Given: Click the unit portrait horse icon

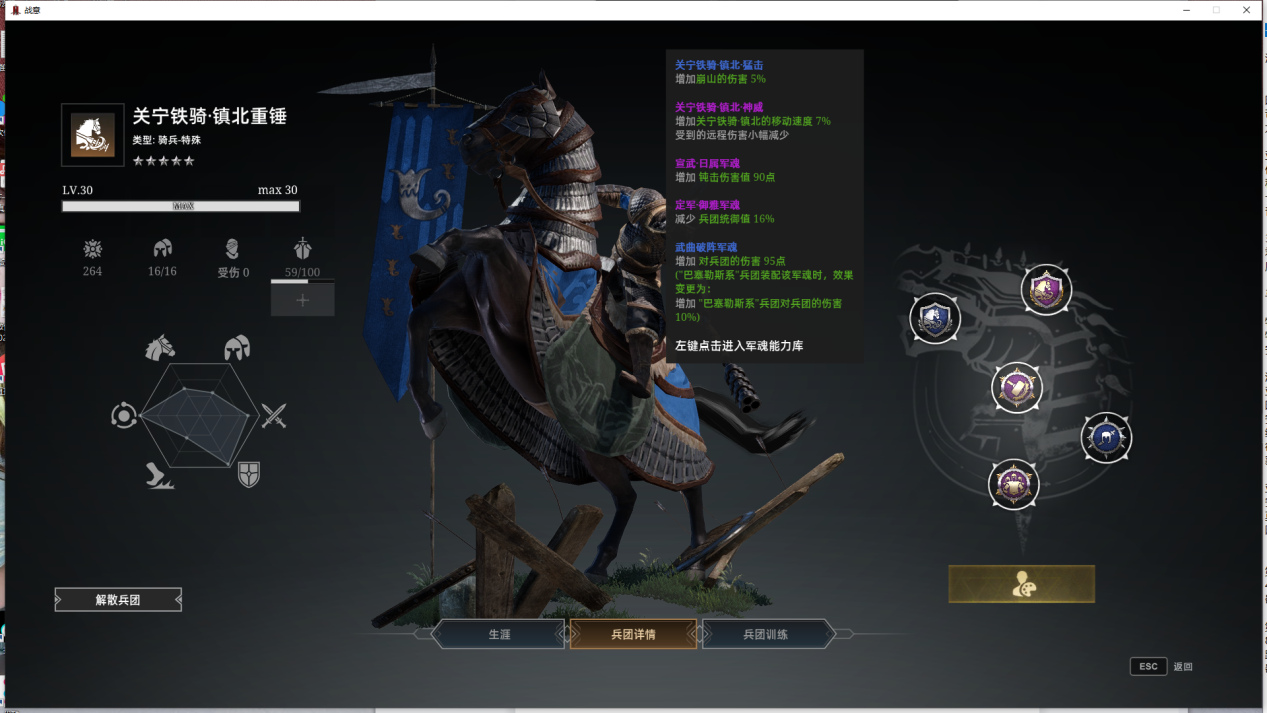Looking at the screenshot, I should point(93,135).
